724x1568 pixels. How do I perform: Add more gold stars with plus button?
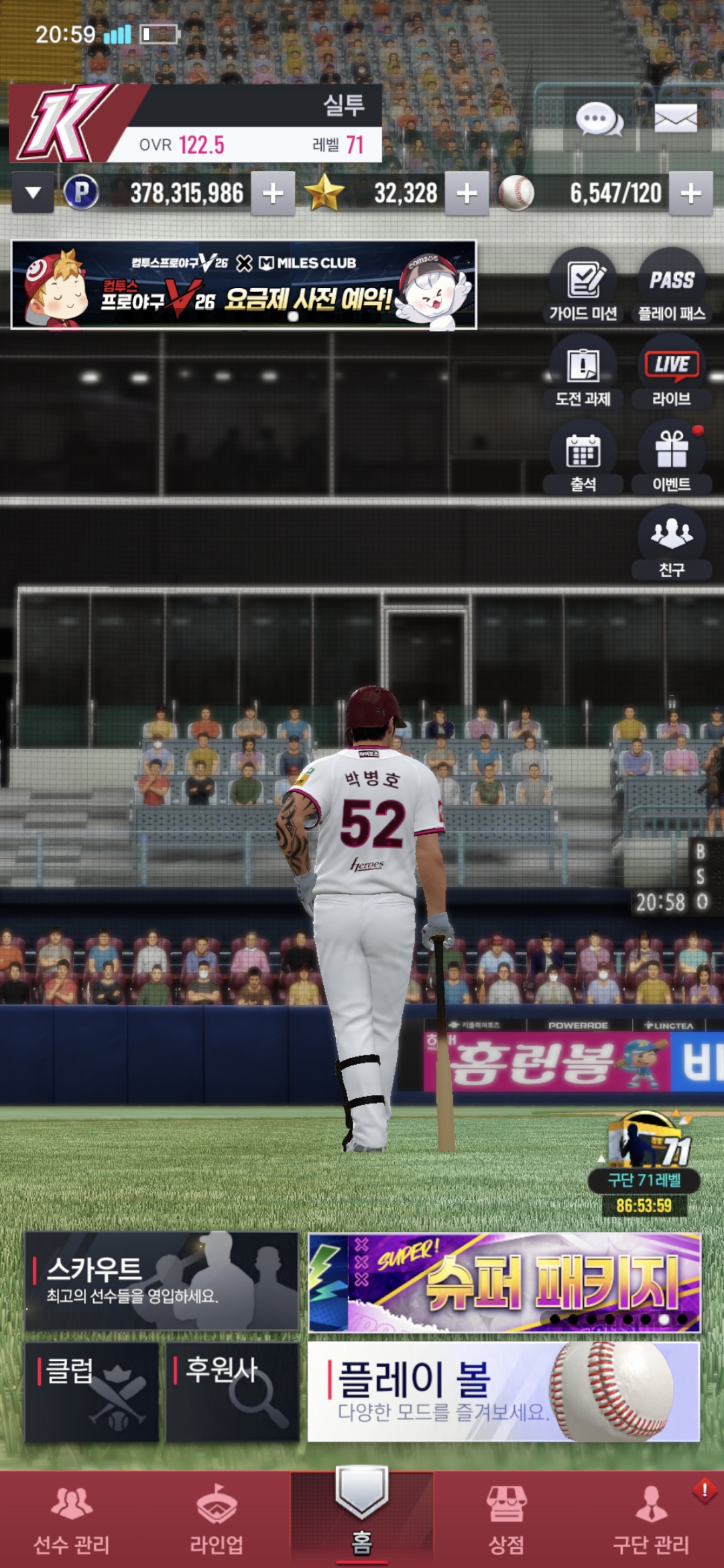click(x=467, y=194)
